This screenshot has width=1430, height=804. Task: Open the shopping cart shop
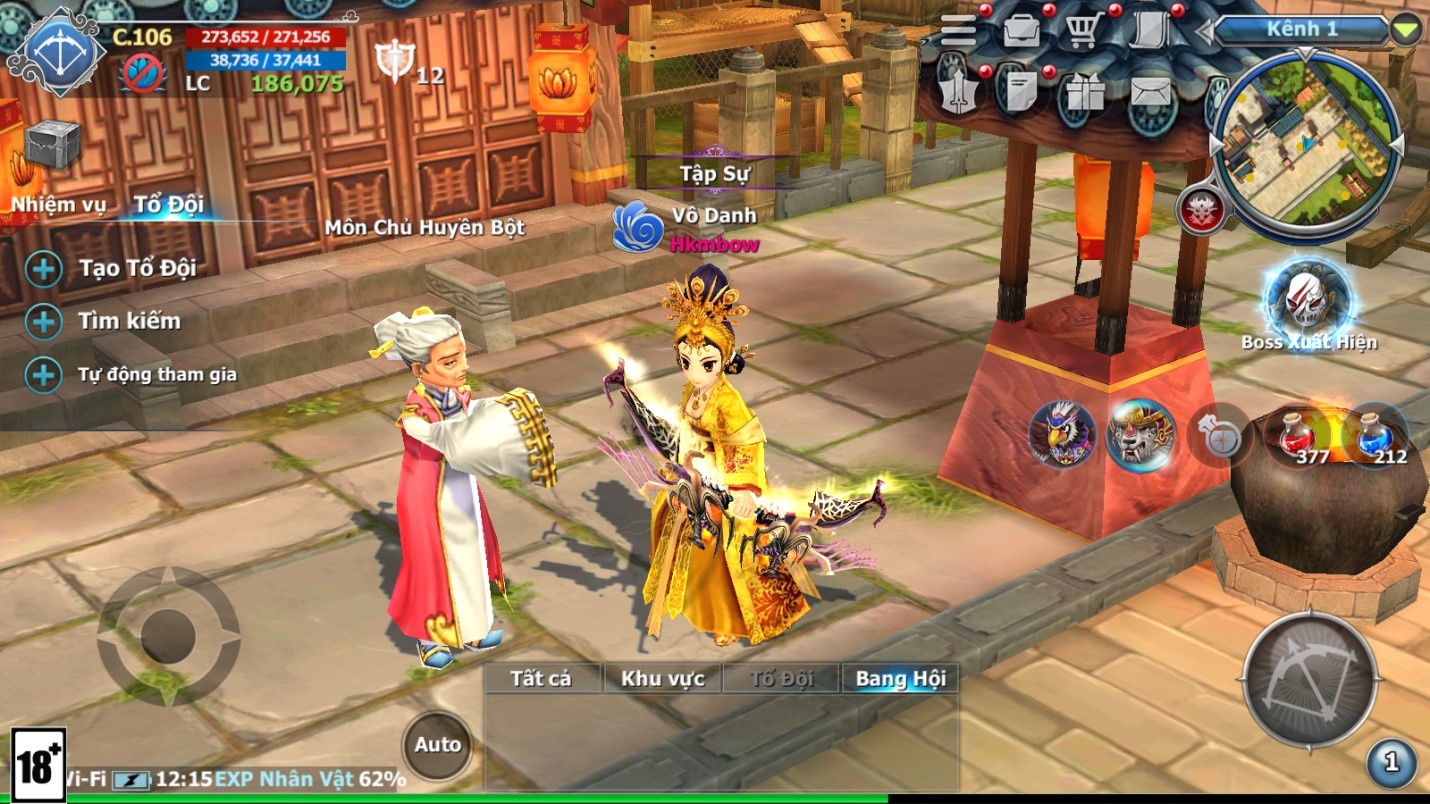[1083, 31]
